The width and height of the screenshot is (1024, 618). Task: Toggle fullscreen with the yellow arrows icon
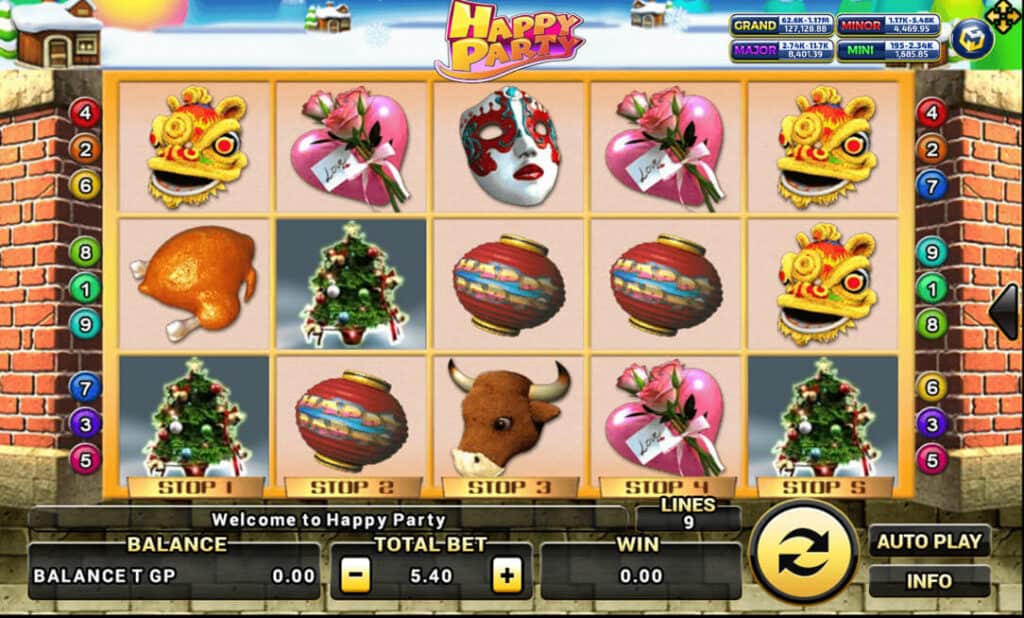click(1002, 16)
